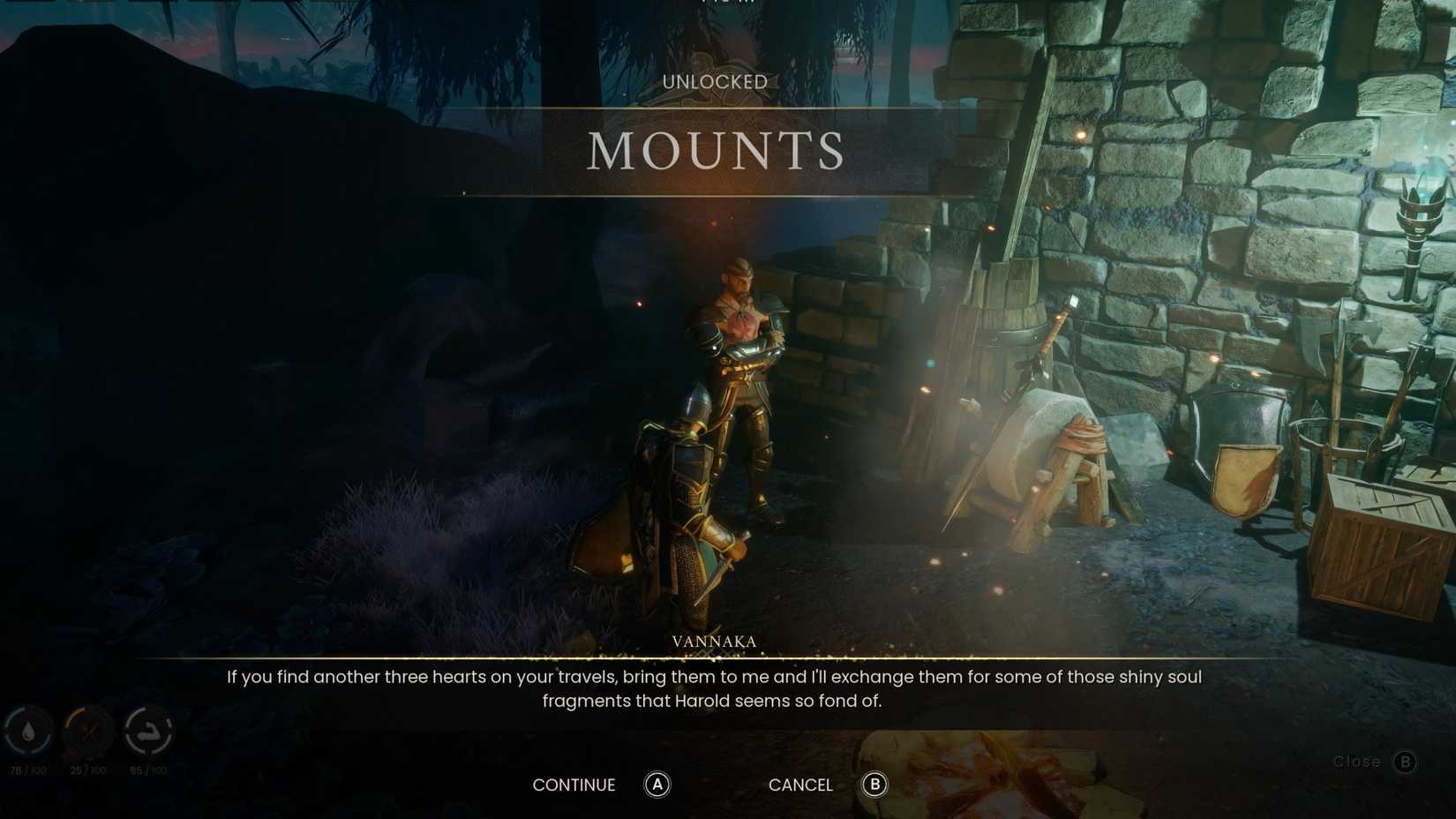Click the 25/100 hunger progress ring
The width and height of the screenshot is (1456, 819).
pos(88,729)
